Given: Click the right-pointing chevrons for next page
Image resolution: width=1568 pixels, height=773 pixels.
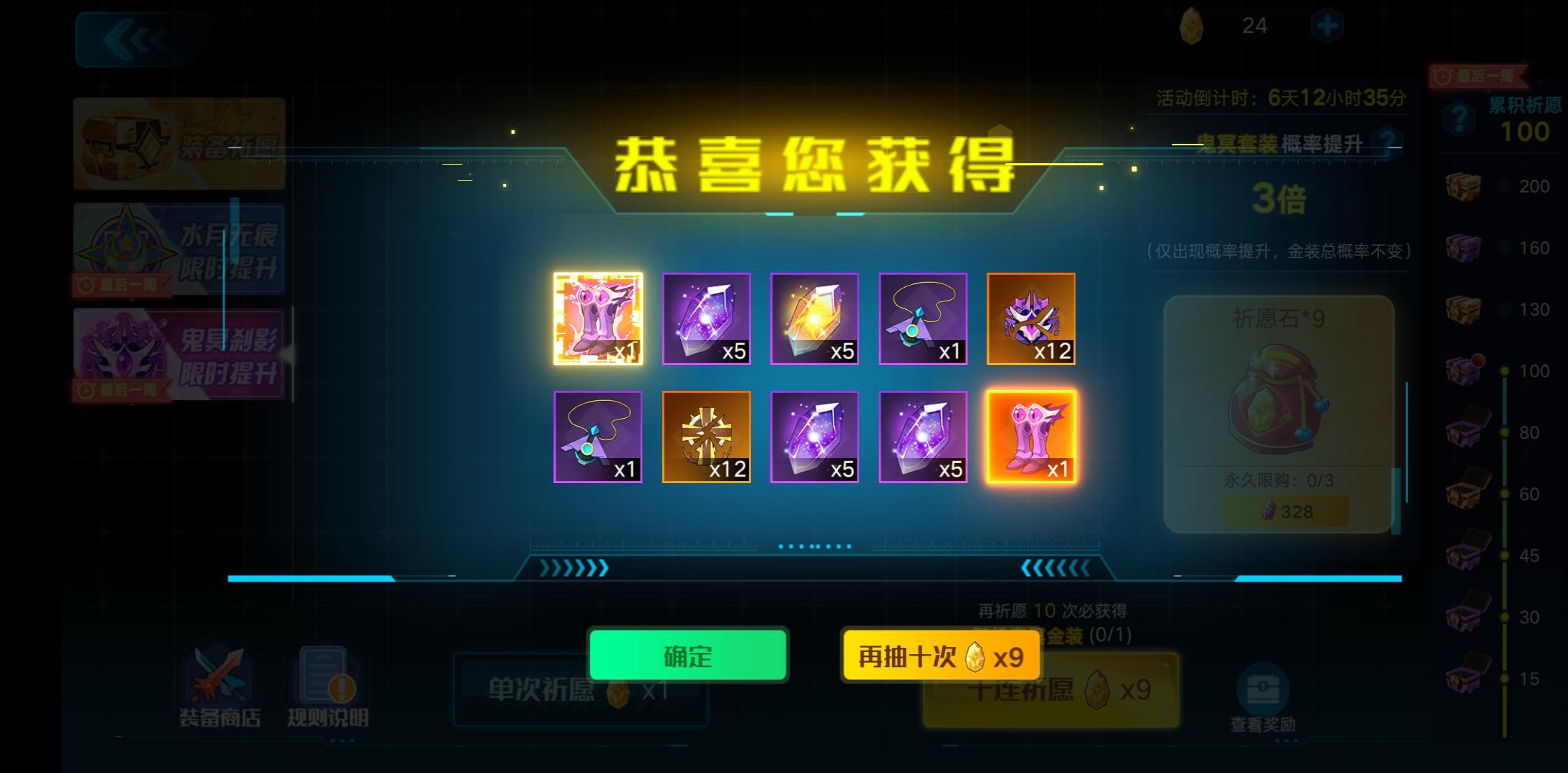Looking at the screenshot, I should [573, 569].
